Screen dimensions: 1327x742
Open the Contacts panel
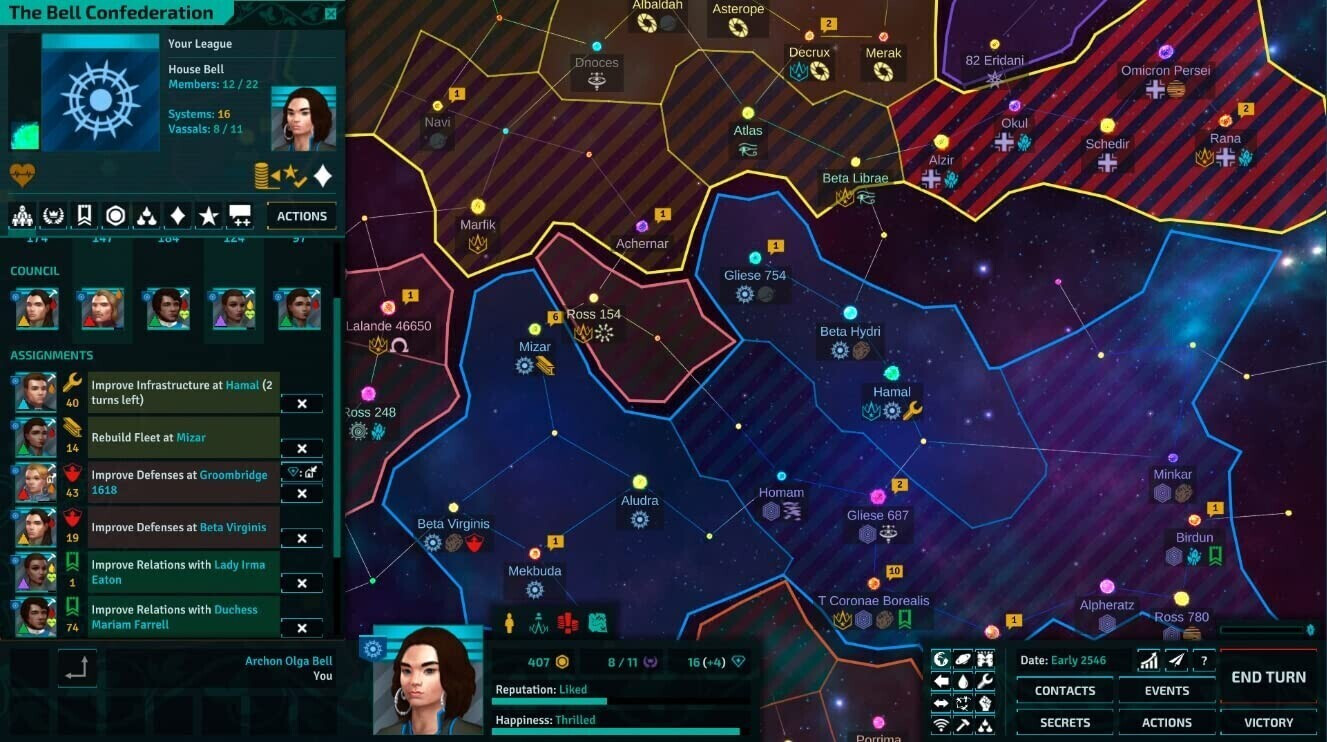1064,691
